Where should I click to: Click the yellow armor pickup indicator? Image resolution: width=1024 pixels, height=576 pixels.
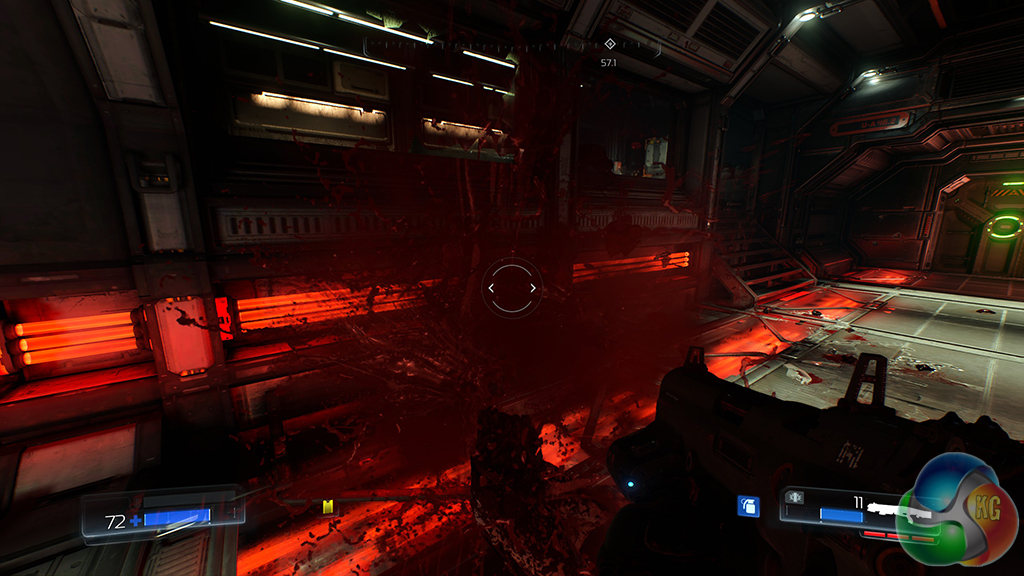coord(325,507)
